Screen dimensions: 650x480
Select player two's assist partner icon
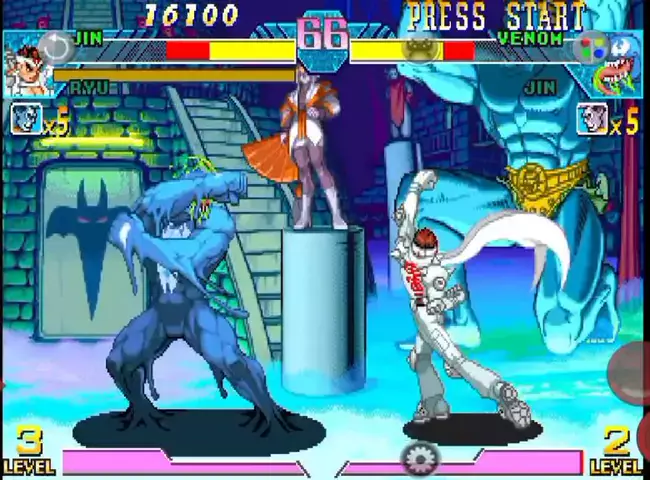(x=592, y=120)
